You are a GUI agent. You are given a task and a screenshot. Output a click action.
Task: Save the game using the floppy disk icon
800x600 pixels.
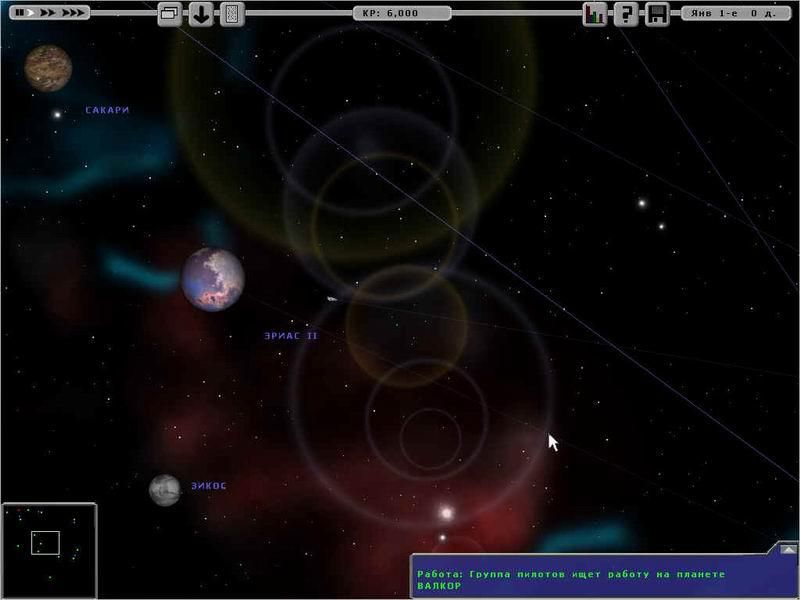click(x=657, y=14)
